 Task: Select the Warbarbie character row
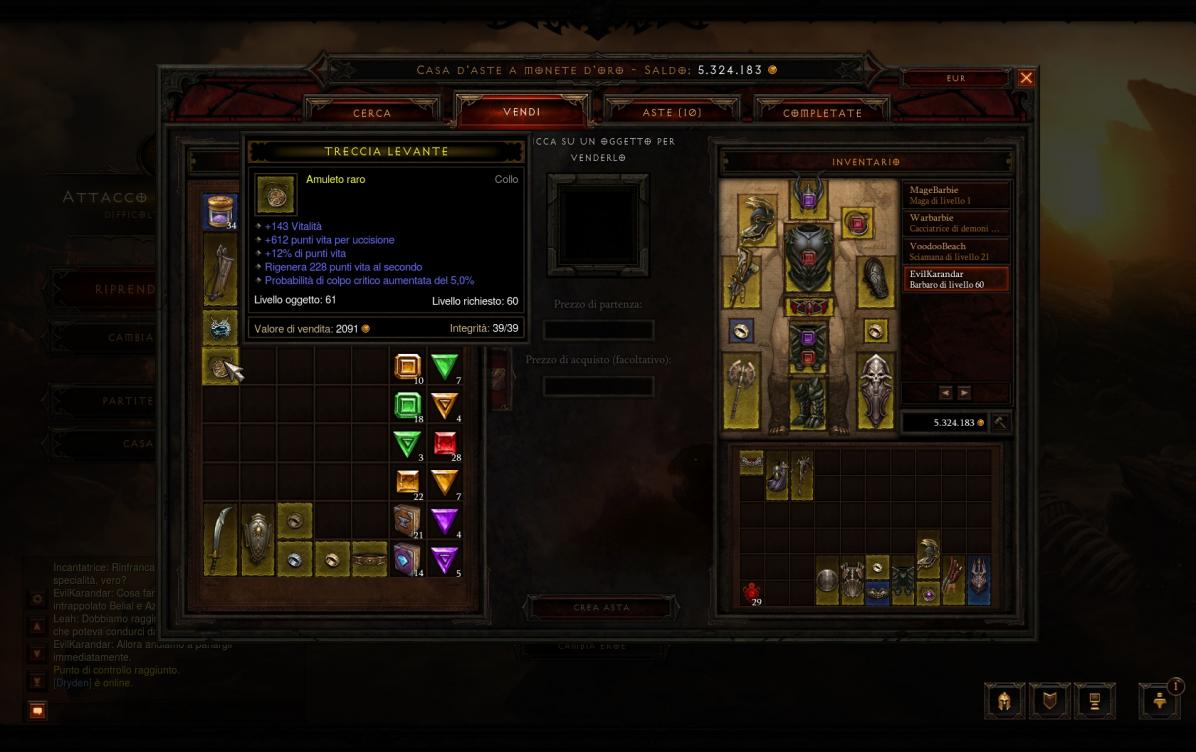pyautogui.click(x=955, y=222)
